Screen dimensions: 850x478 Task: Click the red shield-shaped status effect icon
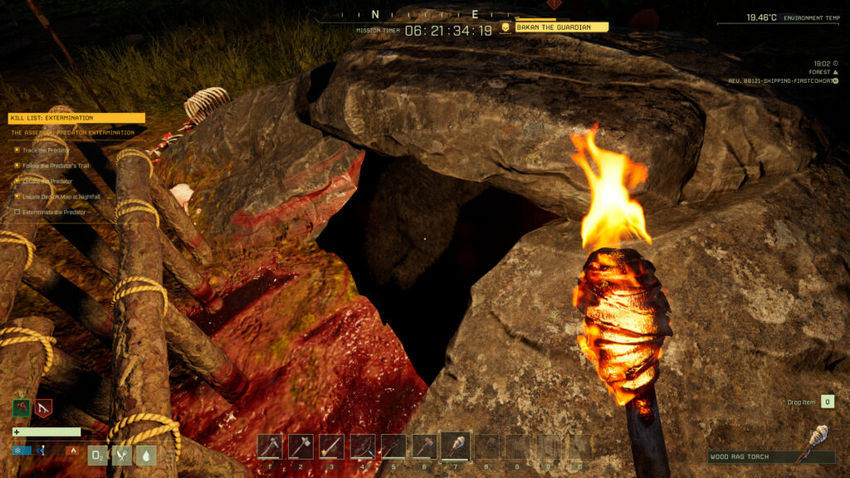point(43,407)
